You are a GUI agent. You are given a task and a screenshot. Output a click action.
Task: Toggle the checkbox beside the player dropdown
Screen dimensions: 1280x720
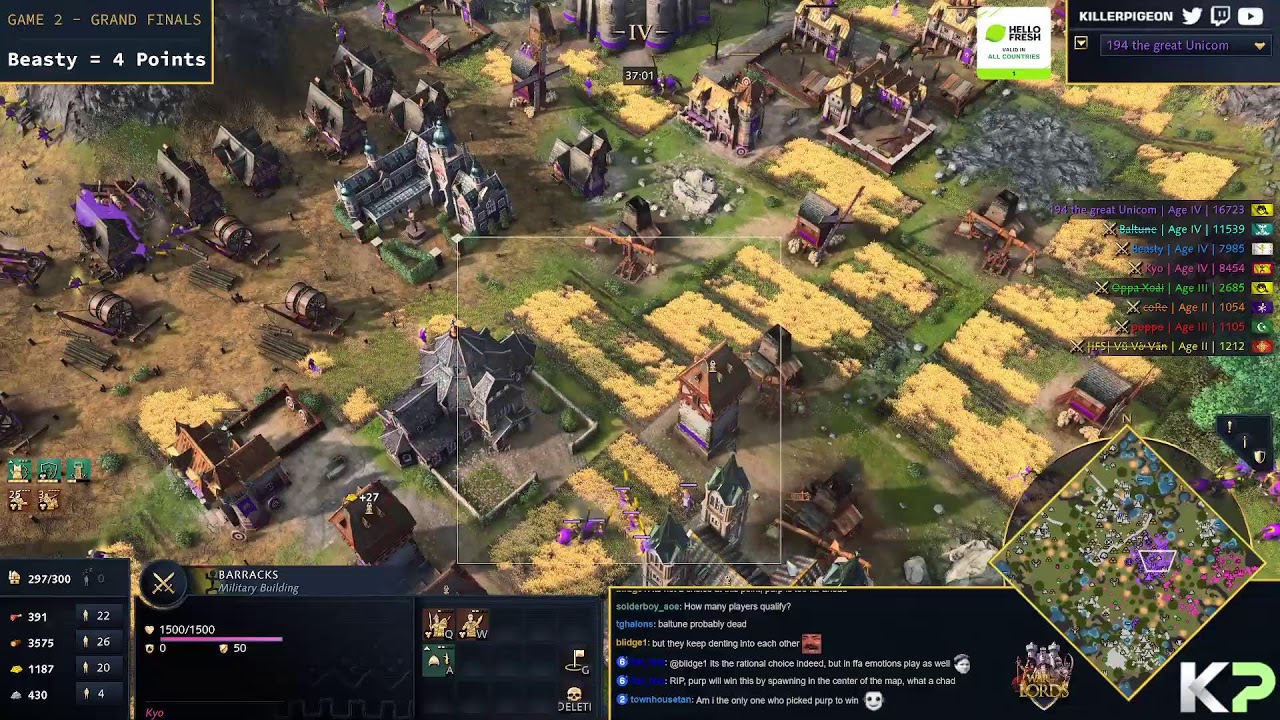pyautogui.click(x=1081, y=44)
